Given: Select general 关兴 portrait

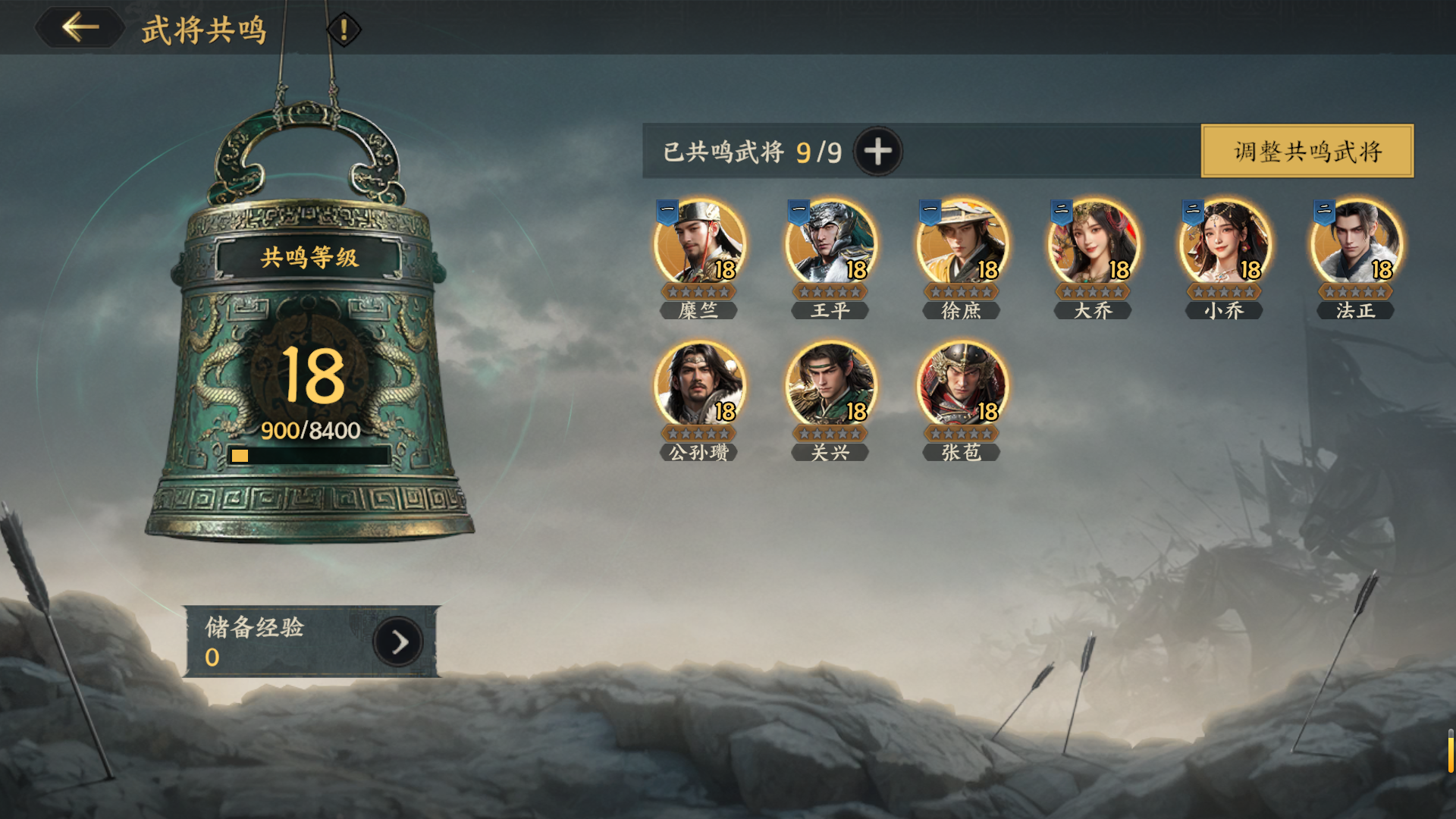Looking at the screenshot, I should (830, 385).
